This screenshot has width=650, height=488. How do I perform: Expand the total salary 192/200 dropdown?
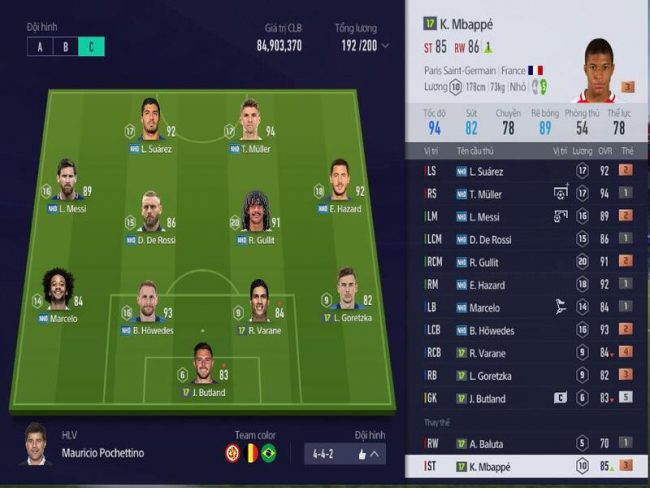(386, 46)
